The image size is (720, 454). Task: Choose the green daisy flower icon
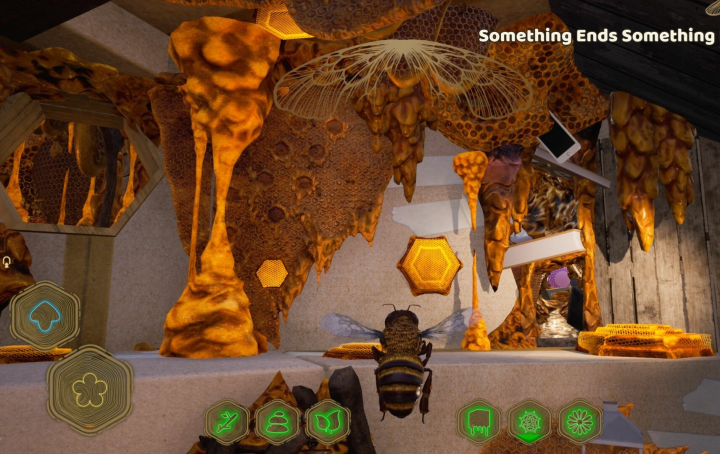point(580,421)
